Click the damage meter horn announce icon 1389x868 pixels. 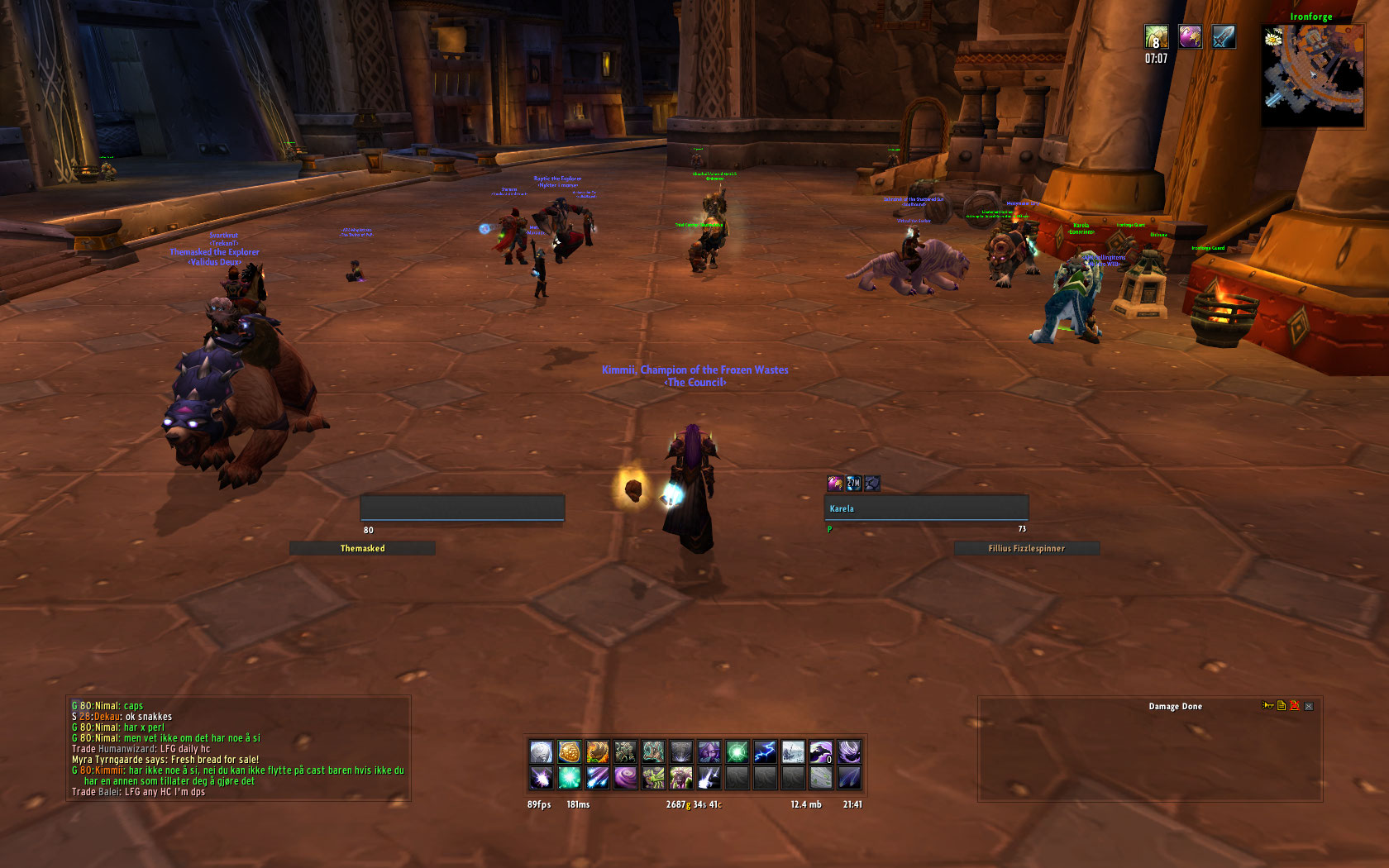(x=1267, y=706)
